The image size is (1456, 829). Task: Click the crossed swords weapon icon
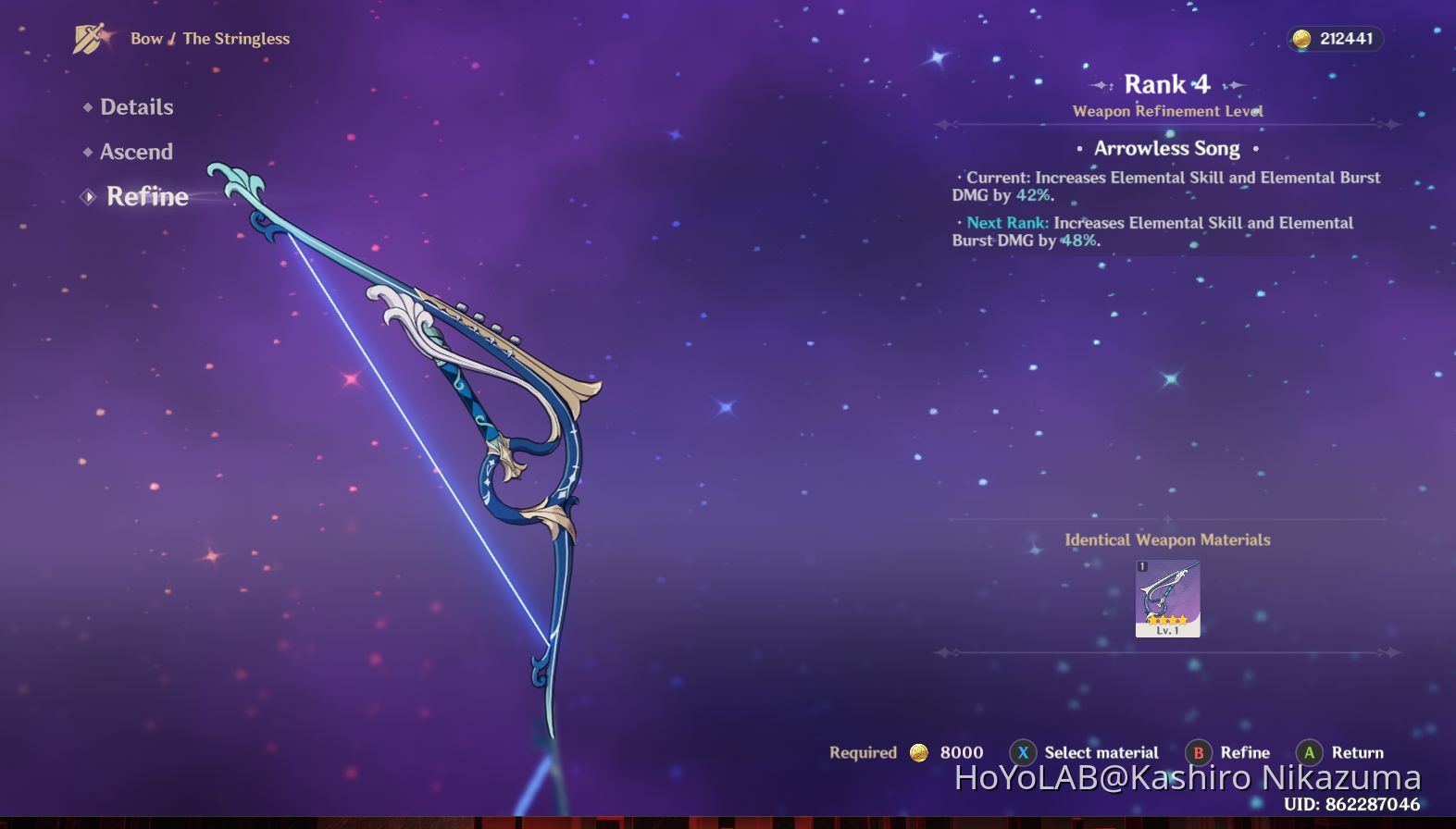[x=88, y=39]
